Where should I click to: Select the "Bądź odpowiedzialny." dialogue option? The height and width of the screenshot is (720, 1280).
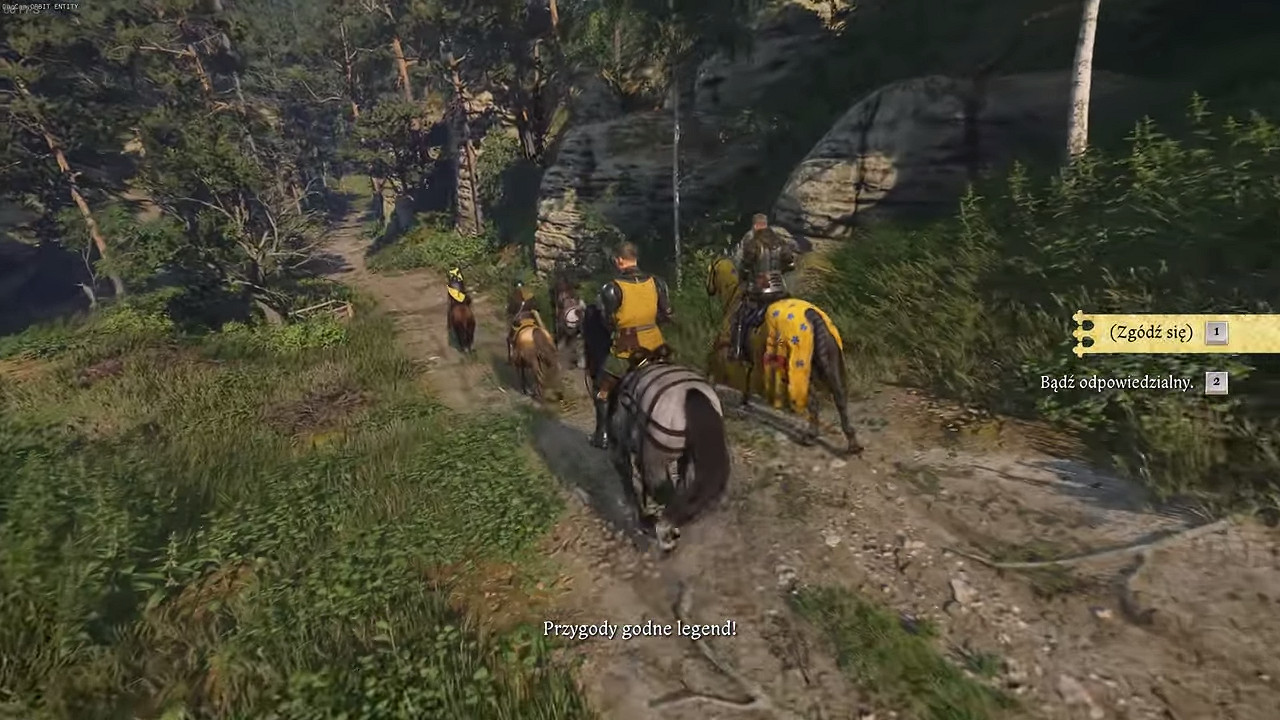[x=1118, y=382]
